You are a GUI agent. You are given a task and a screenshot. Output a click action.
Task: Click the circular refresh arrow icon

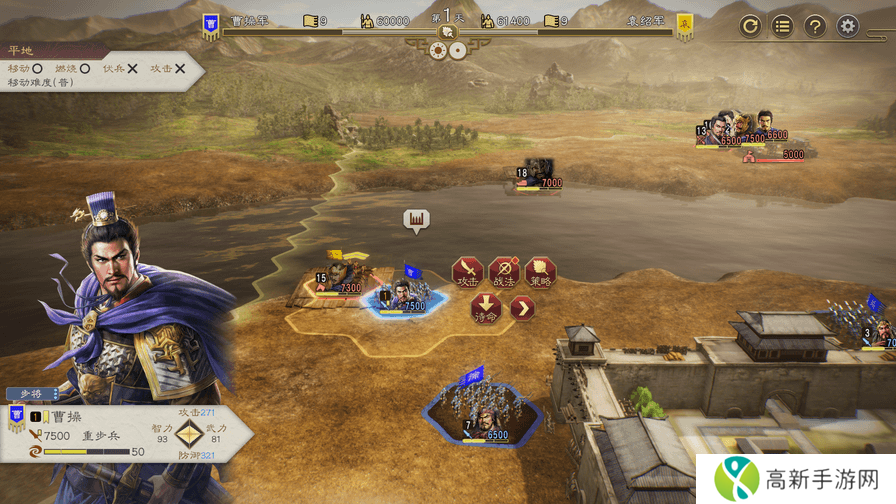750,26
